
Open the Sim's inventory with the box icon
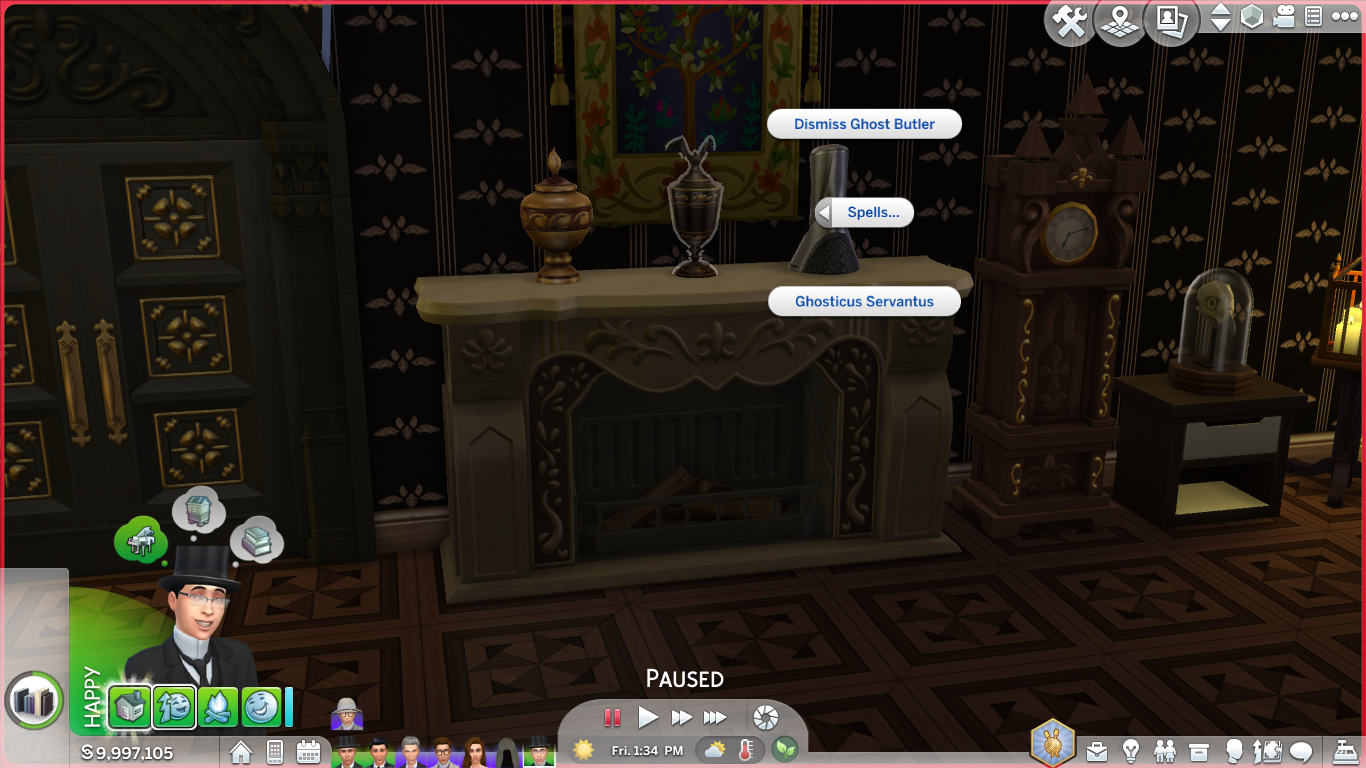pyautogui.click(x=1198, y=750)
